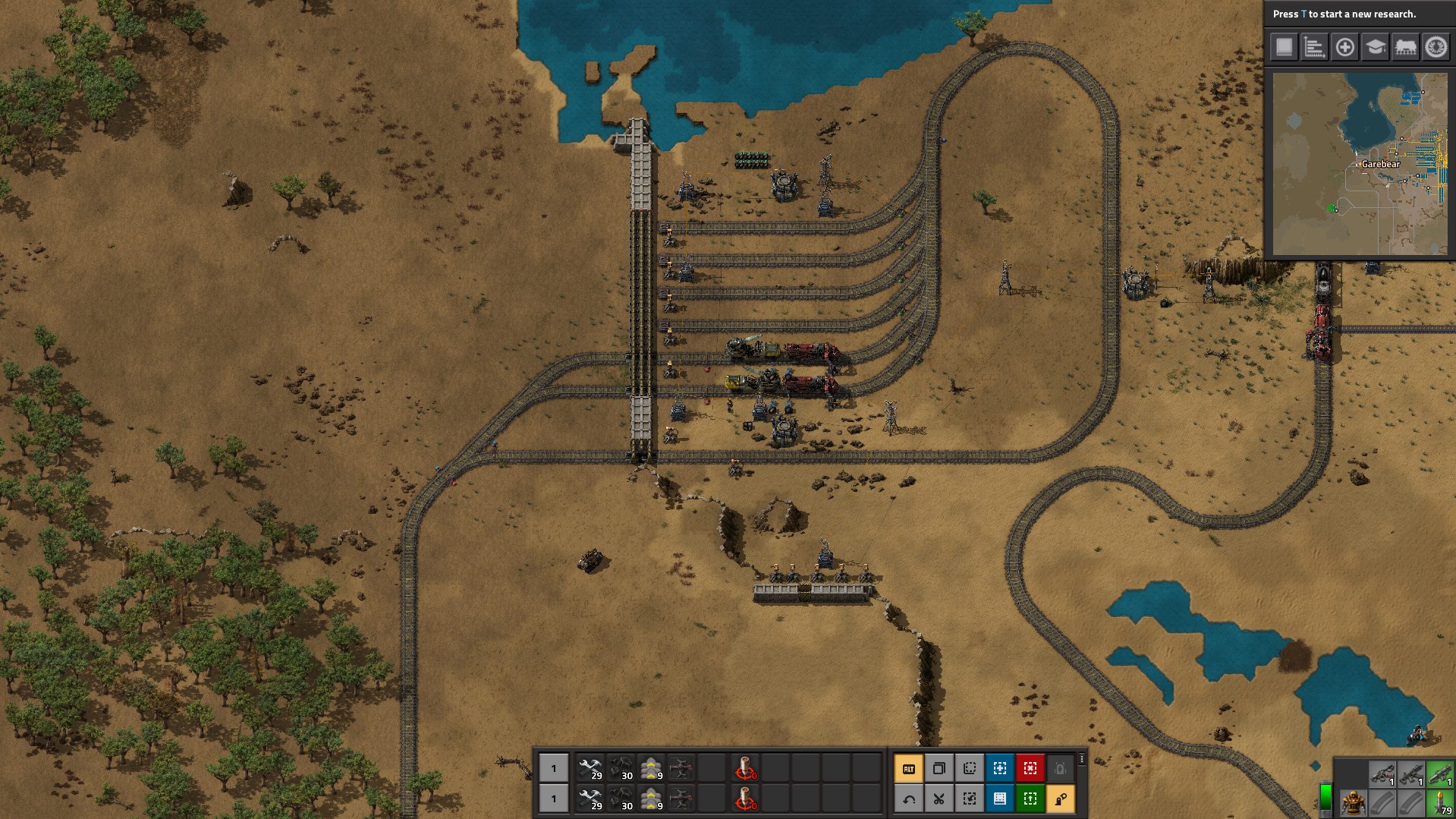Open the bonuses plus-circle button
Screen dimensions: 1456x819
pos(1344,47)
